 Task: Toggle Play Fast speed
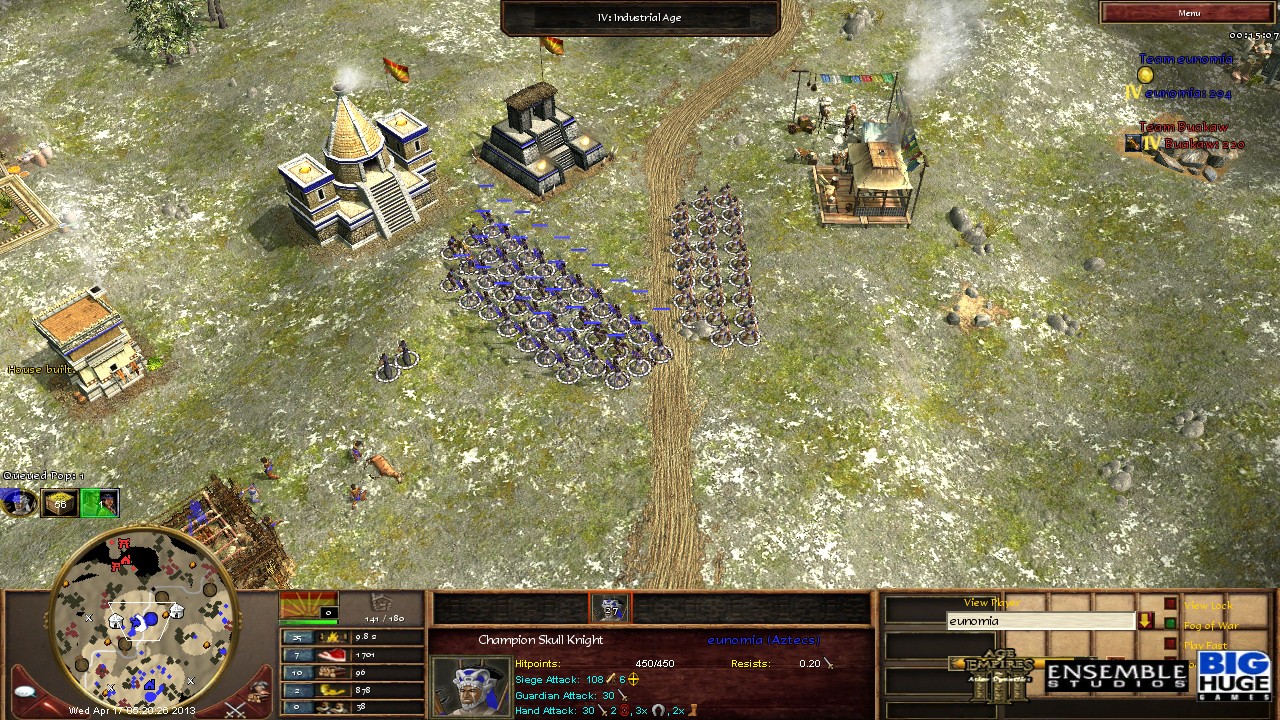coord(1170,642)
